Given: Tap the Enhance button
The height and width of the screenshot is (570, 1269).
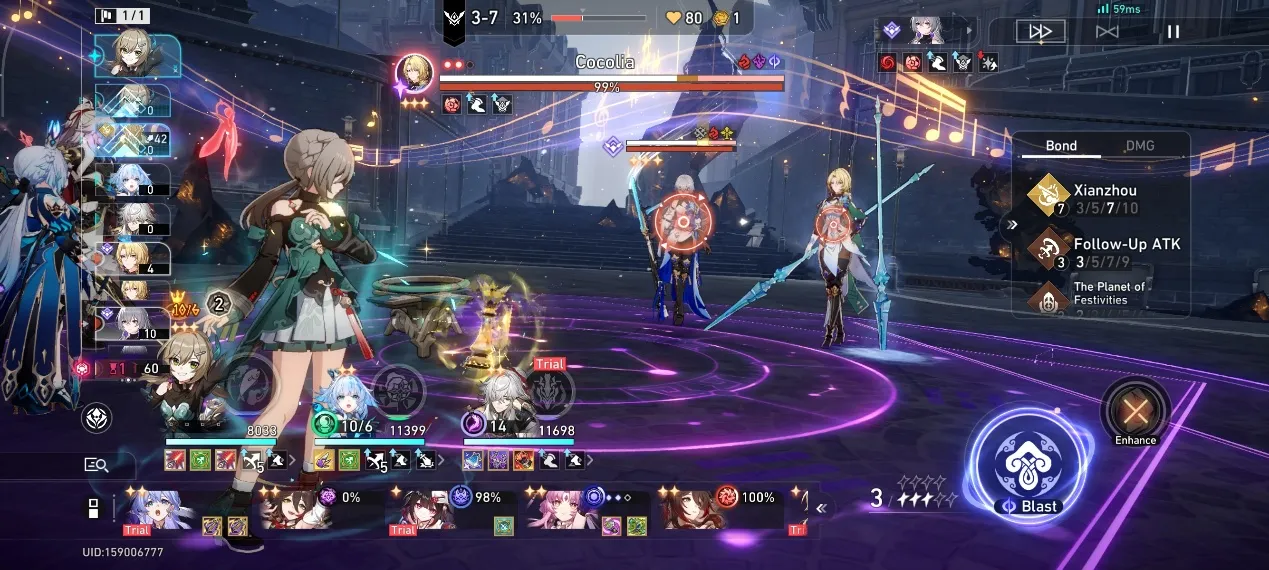Looking at the screenshot, I should tap(1135, 411).
